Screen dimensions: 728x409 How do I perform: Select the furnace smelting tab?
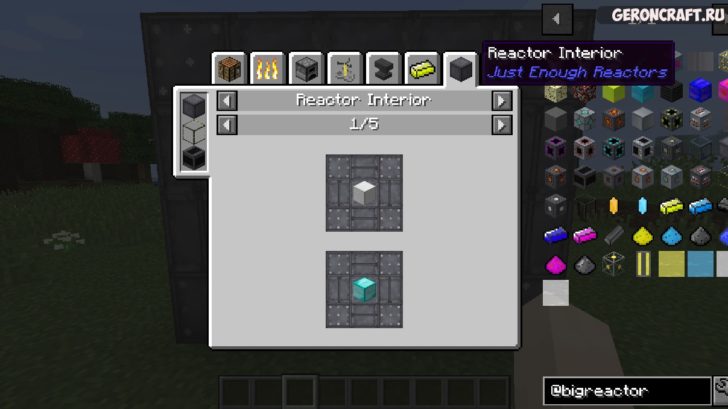click(x=306, y=69)
